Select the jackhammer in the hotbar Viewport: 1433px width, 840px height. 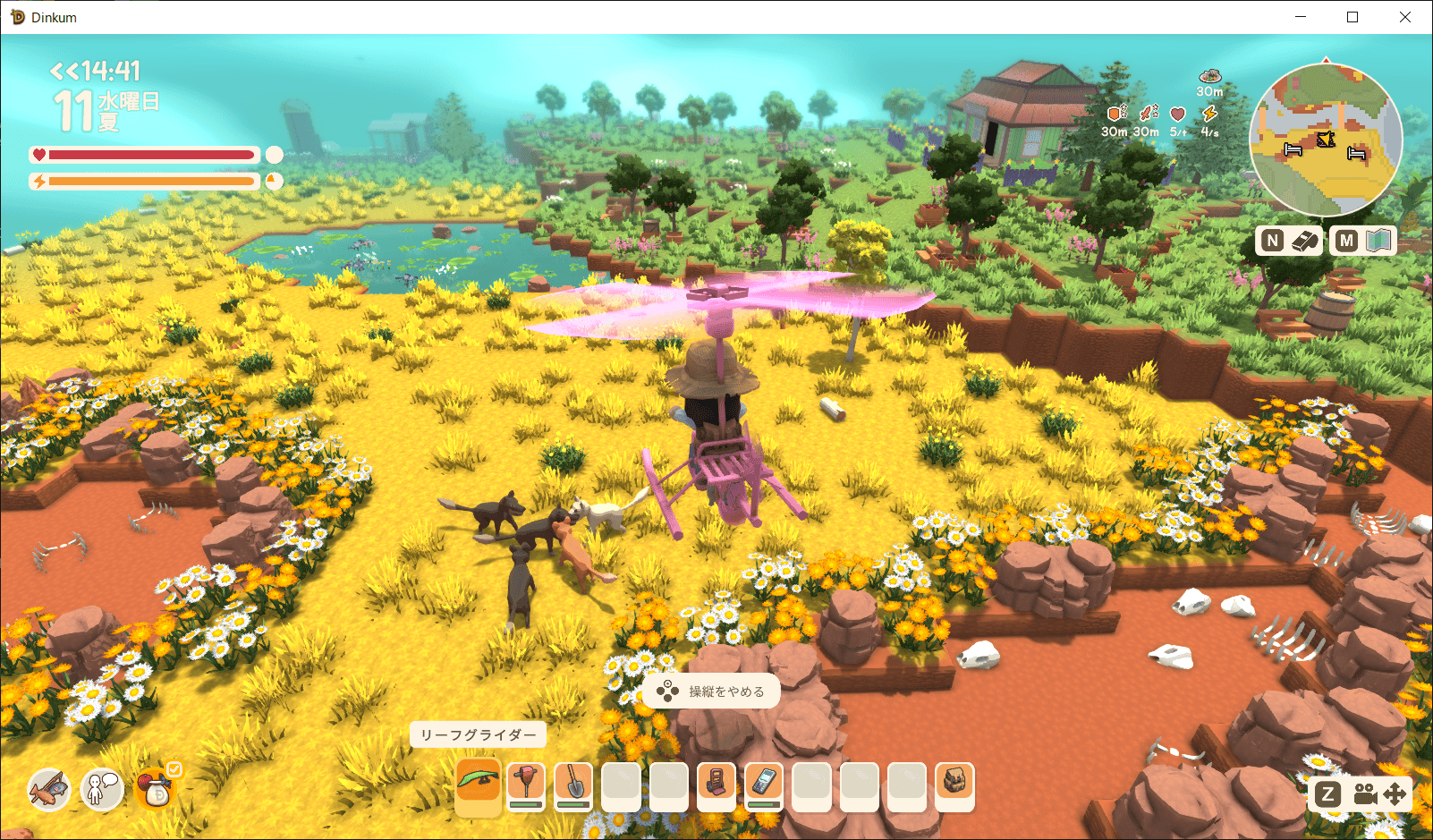point(526,785)
